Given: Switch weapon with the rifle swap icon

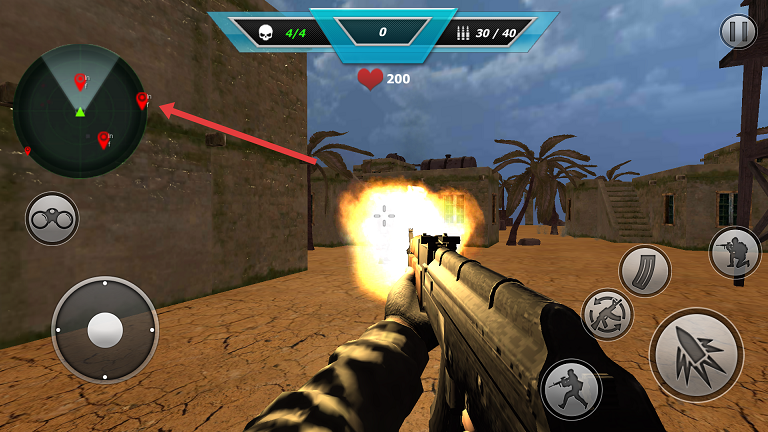Looking at the screenshot, I should [x=607, y=314].
